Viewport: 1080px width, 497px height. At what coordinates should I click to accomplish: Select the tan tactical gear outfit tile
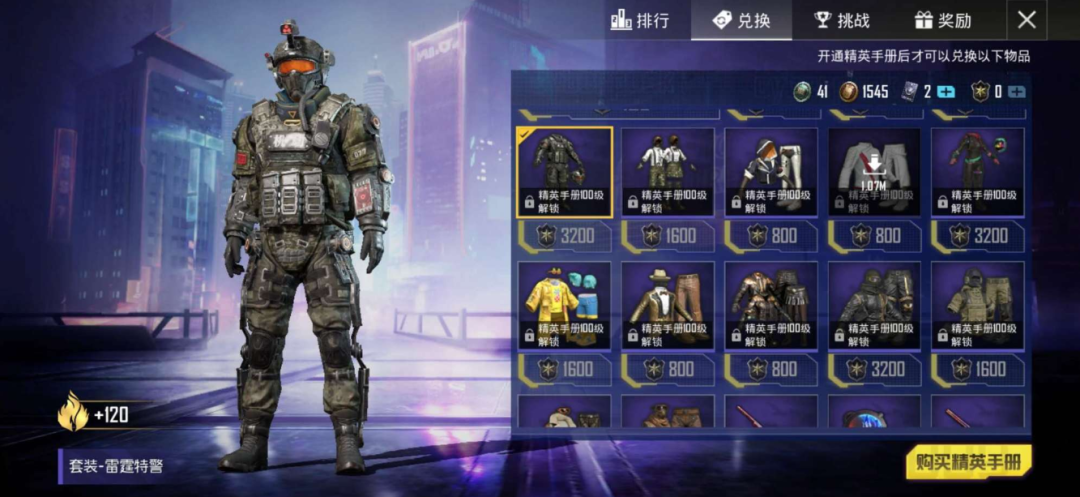pos(977,305)
